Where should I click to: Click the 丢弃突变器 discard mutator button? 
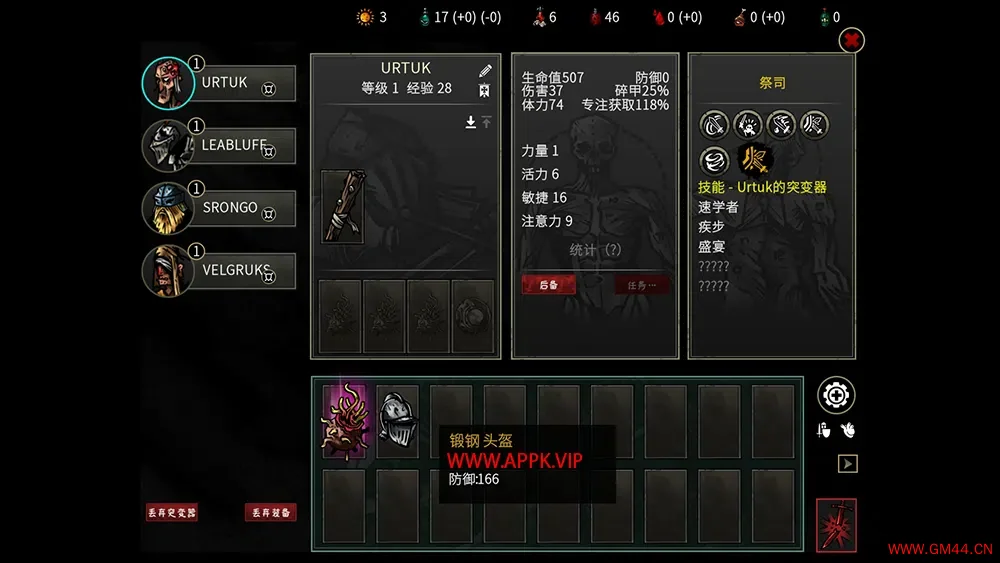(x=171, y=512)
